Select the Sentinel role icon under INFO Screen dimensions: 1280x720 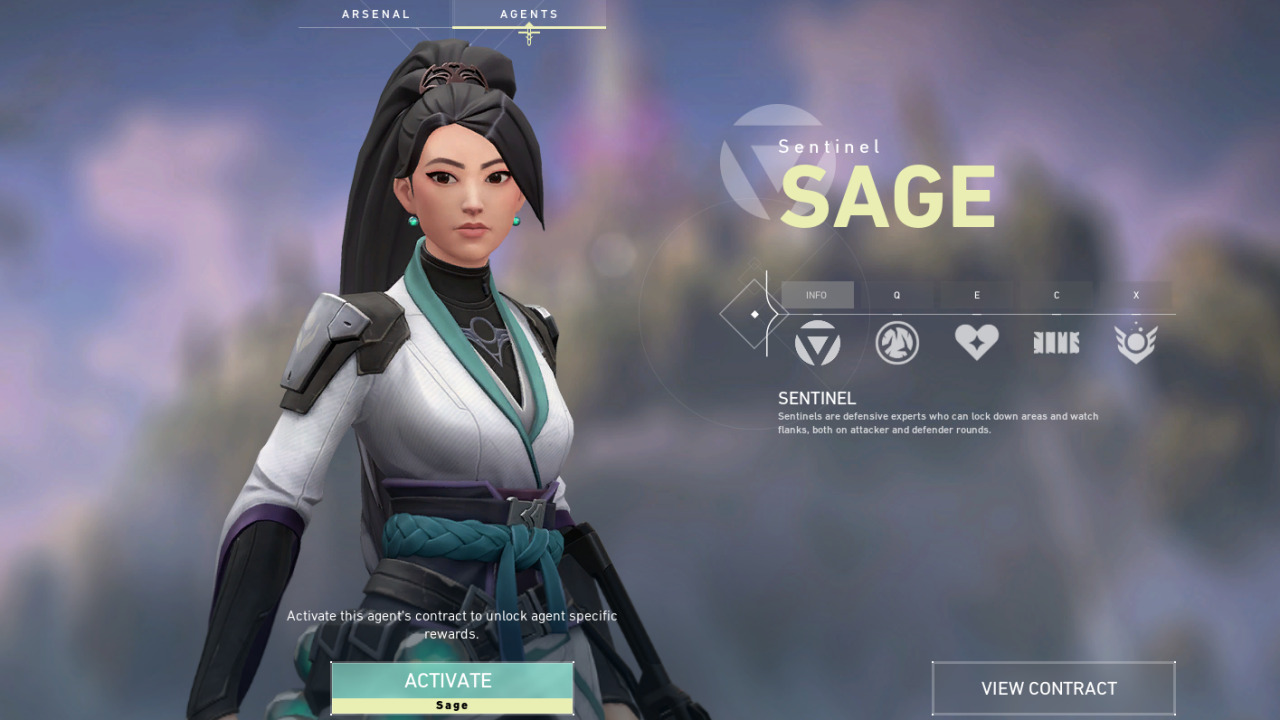click(817, 342)
